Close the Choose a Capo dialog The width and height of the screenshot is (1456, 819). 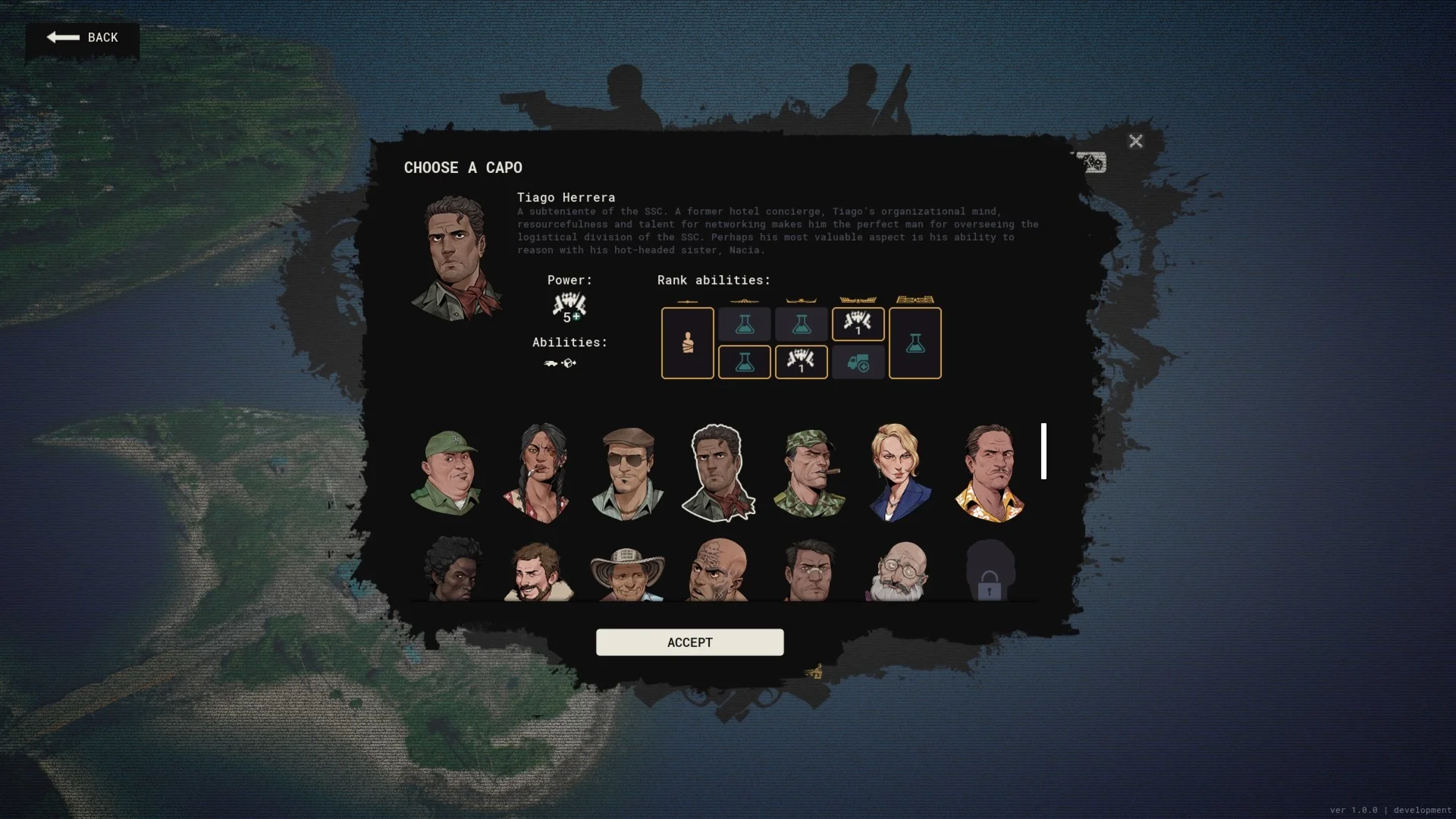(1135, 141)
